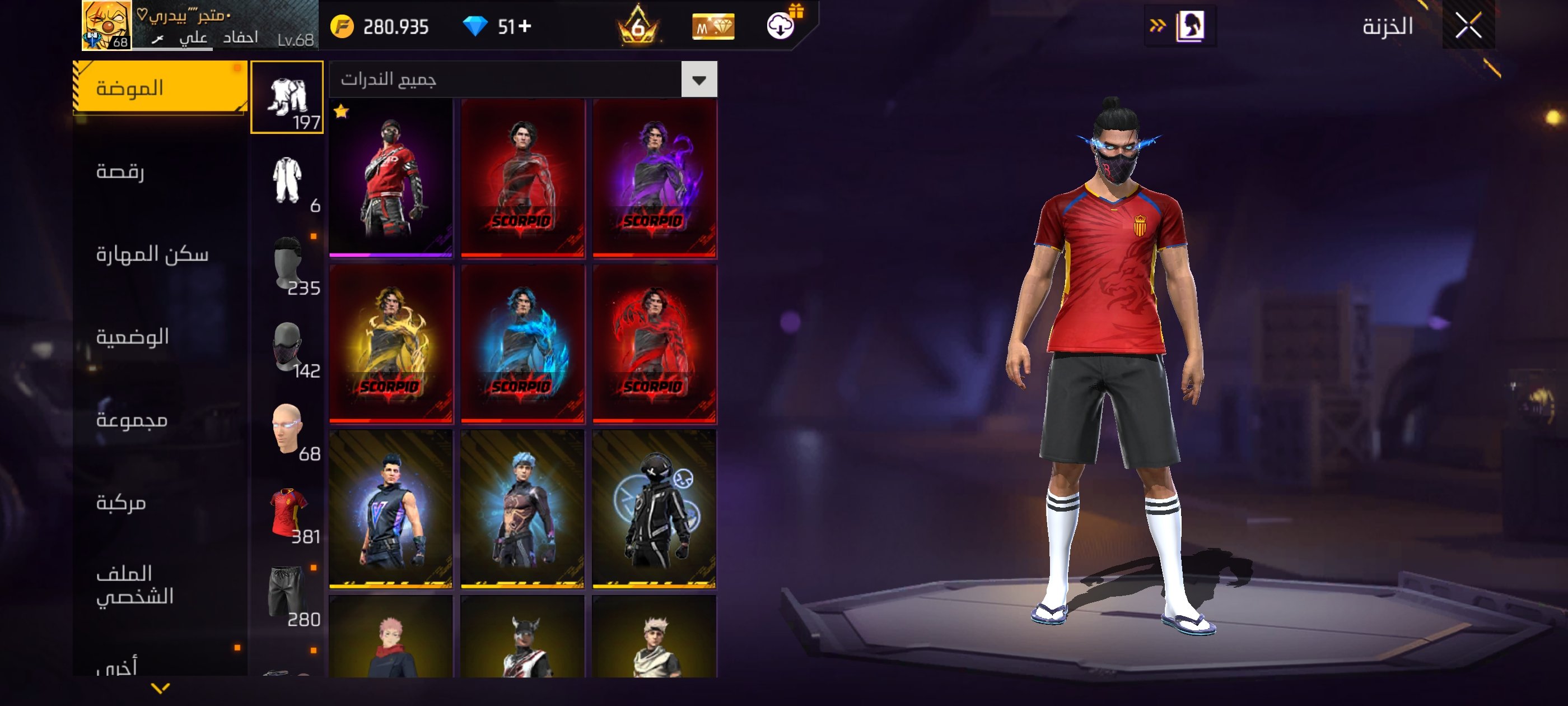
Task: Equip the starred red hoodie masked outfit
Action: (x=391, y=178)
